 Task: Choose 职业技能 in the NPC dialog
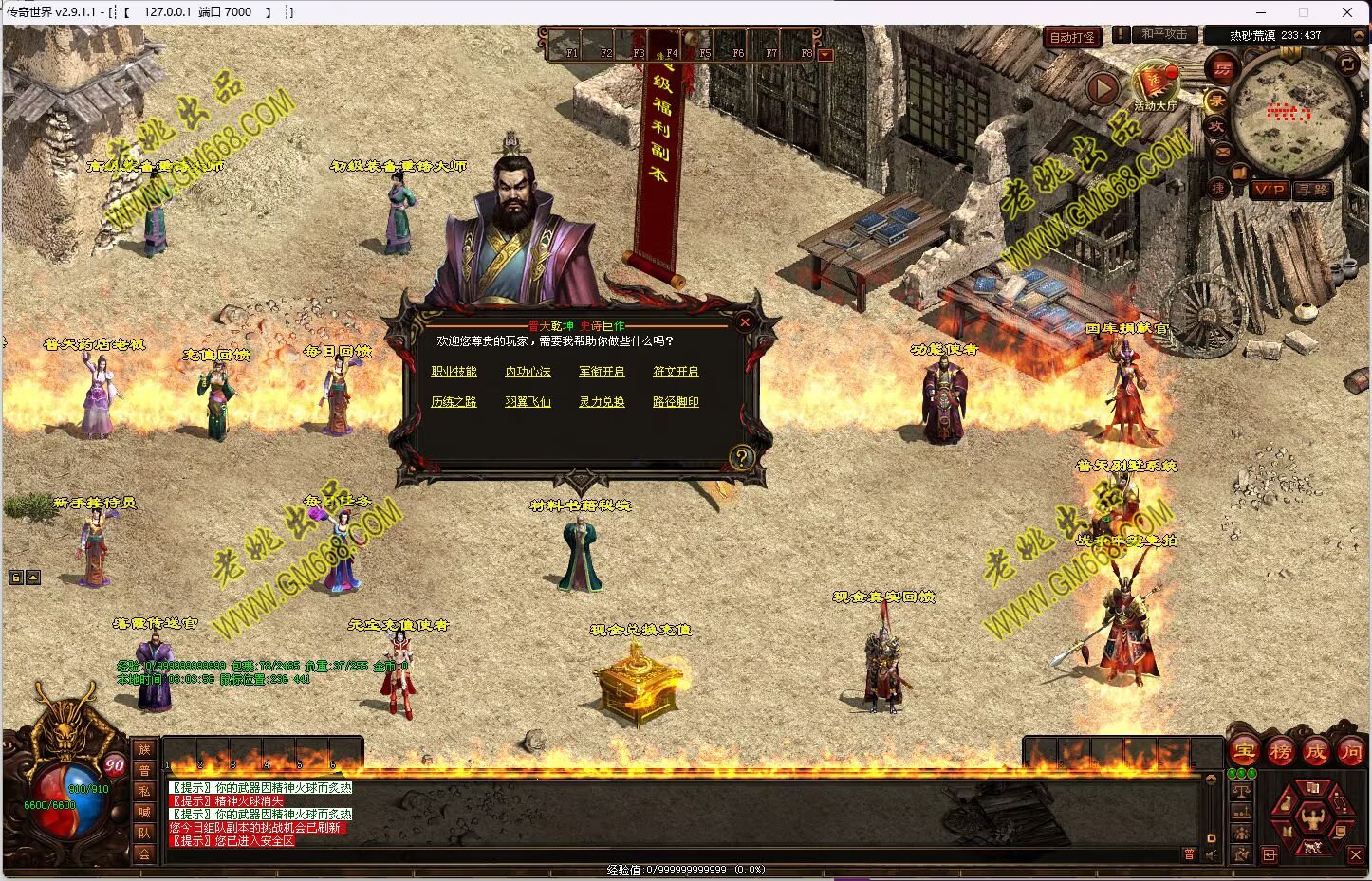tap(454, 372)
